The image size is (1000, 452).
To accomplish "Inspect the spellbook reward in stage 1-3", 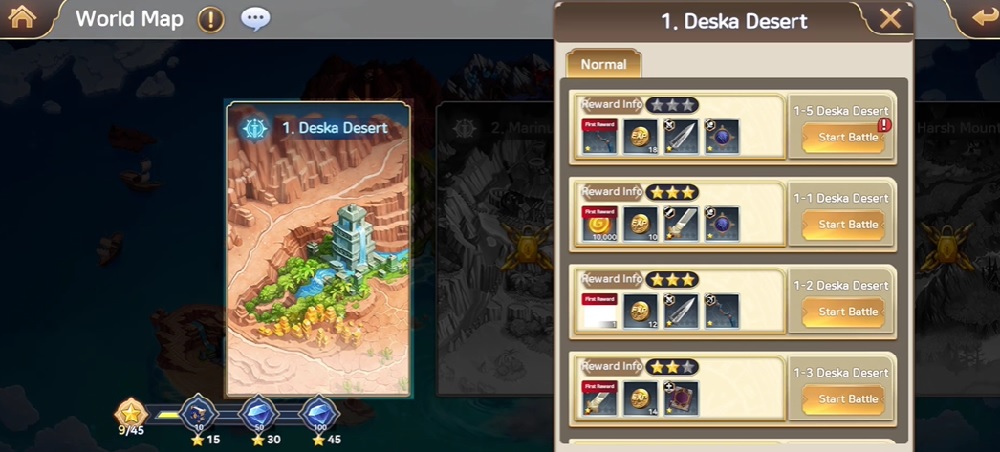I will 680,398.
